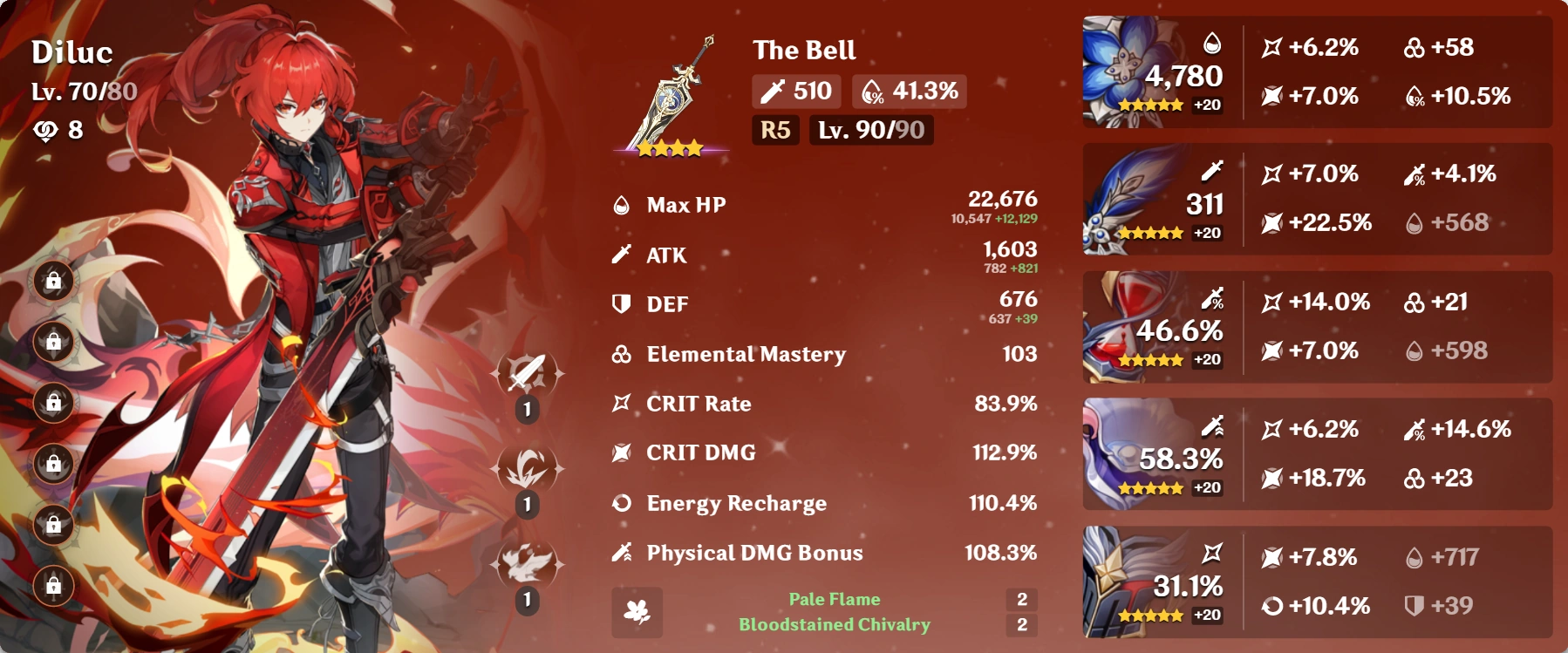The width and height of the screenshot is (1568, 653).
Task: Click the DEF shield stat icon
Action: click(621, 303)
